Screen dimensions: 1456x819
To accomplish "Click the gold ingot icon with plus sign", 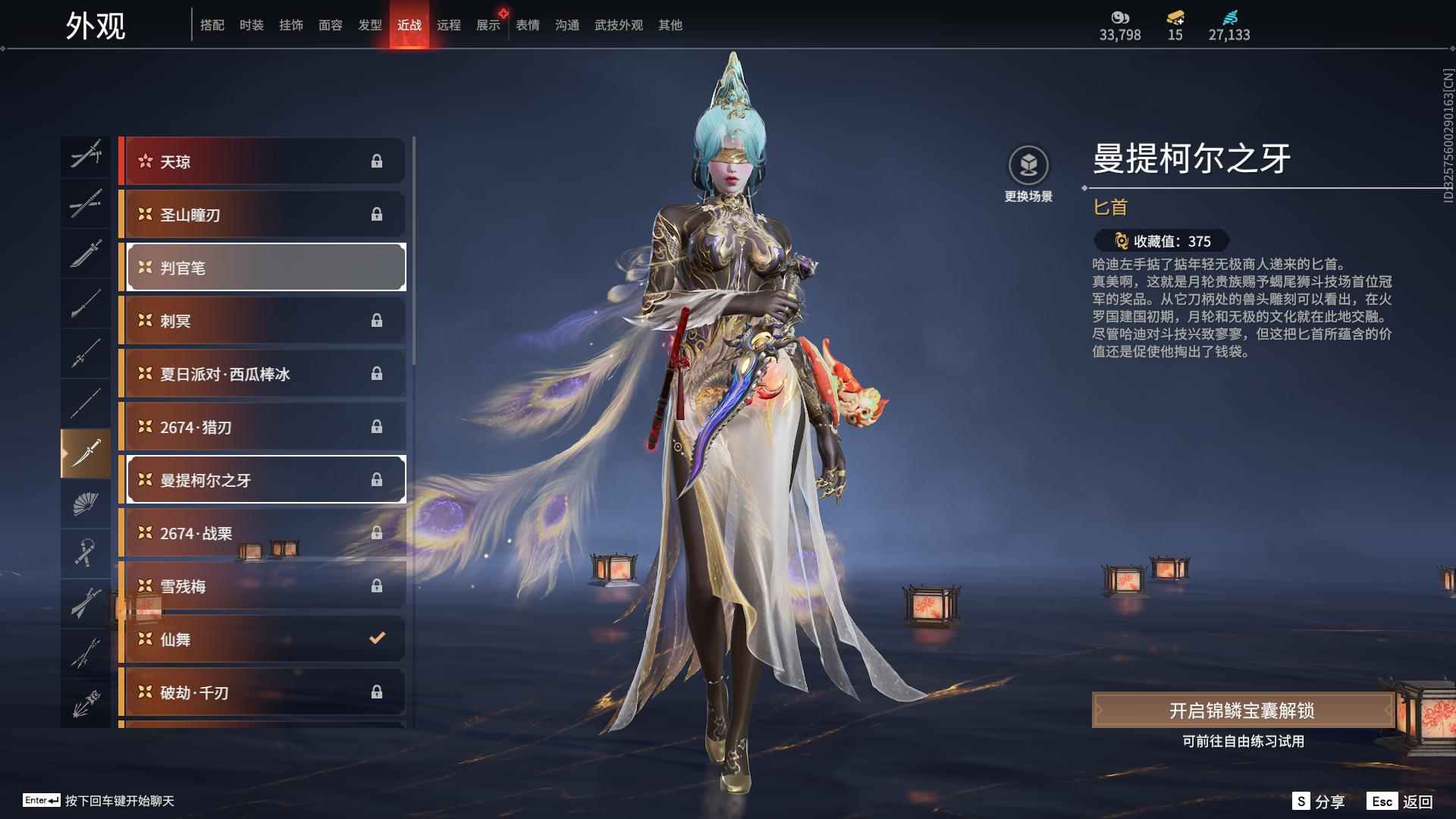I will click(1173, 18).
